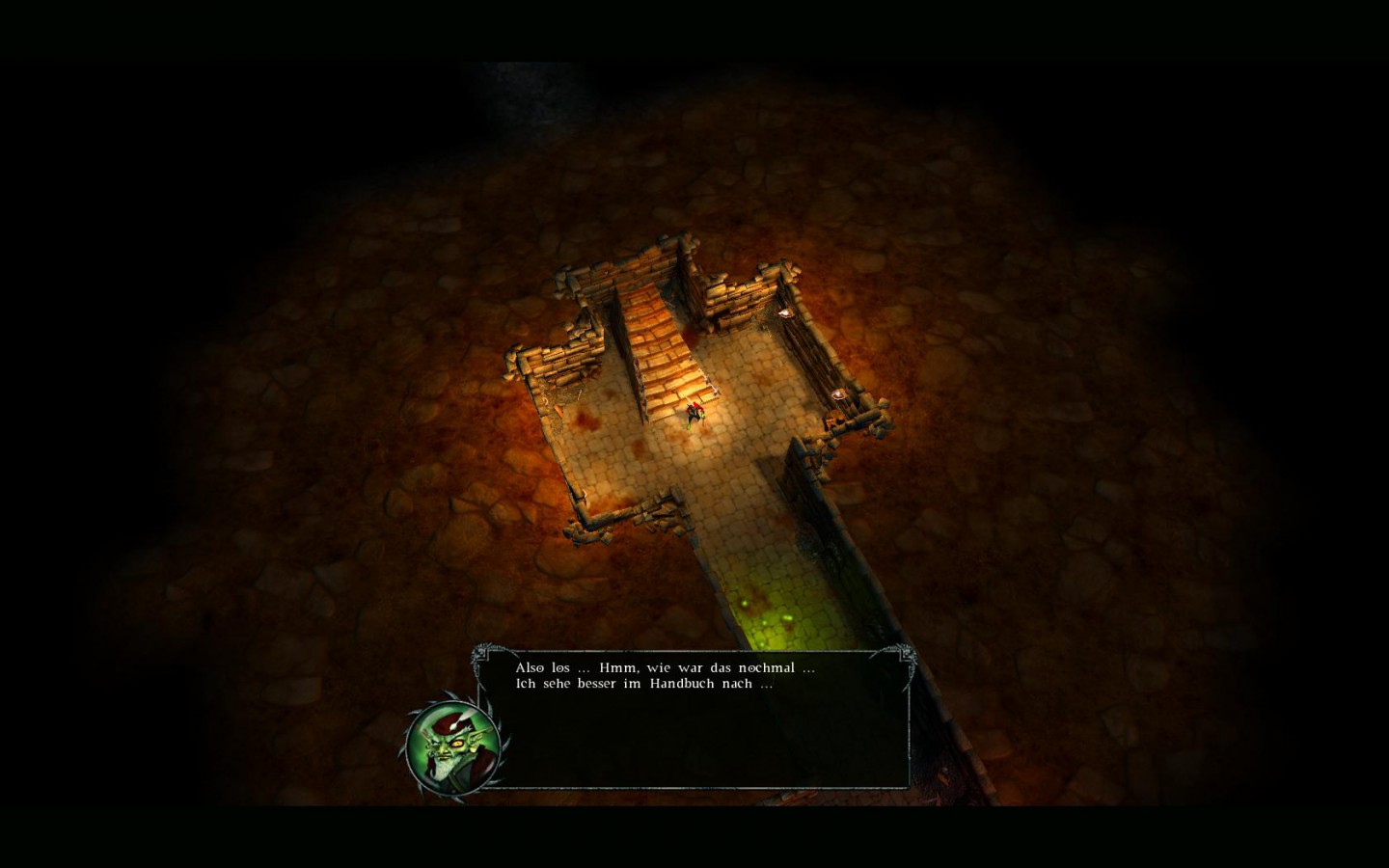Click the glowing green river

coord(772,608)
